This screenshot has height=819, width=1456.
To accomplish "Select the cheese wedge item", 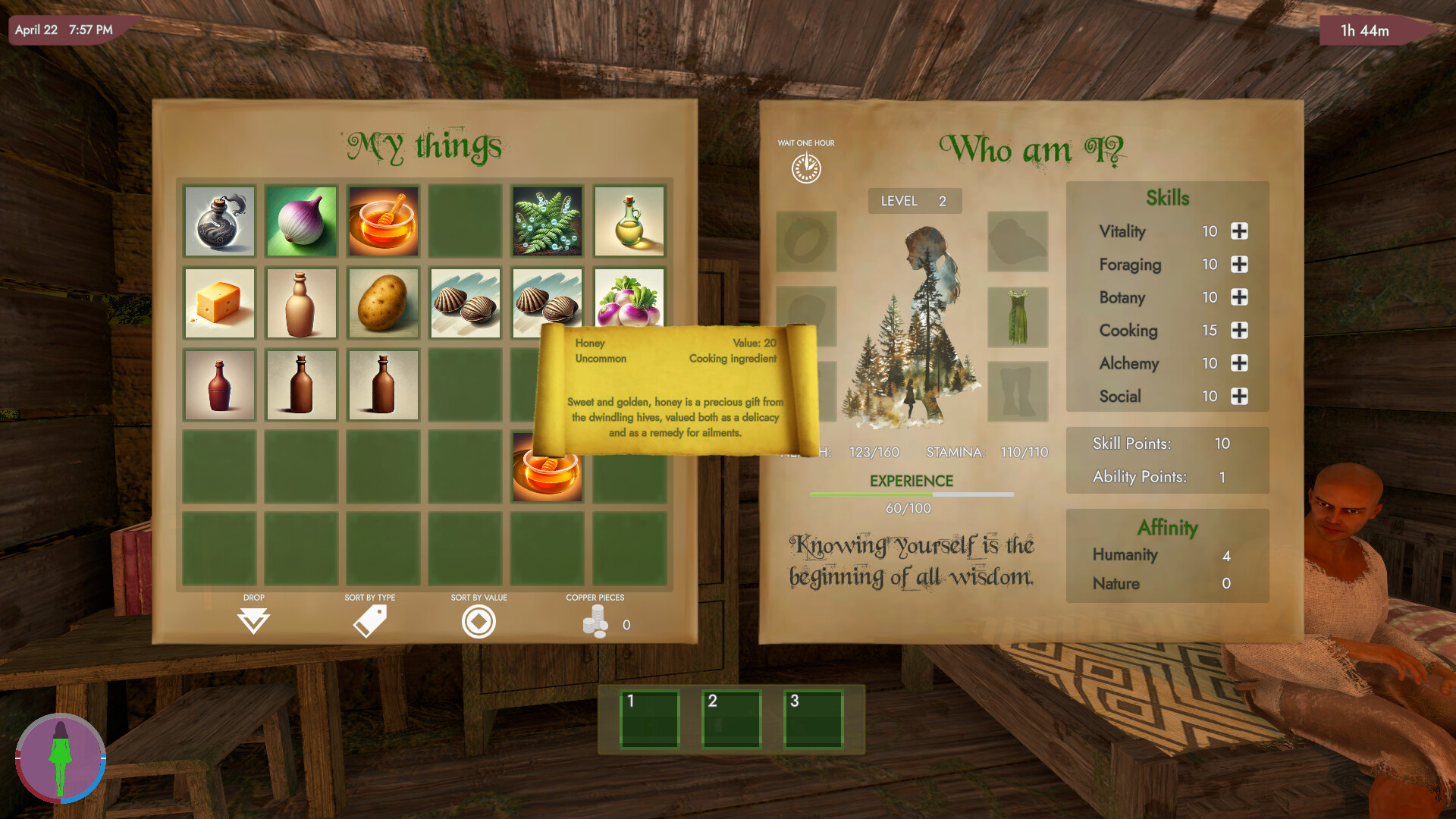I will click(219, 303).
